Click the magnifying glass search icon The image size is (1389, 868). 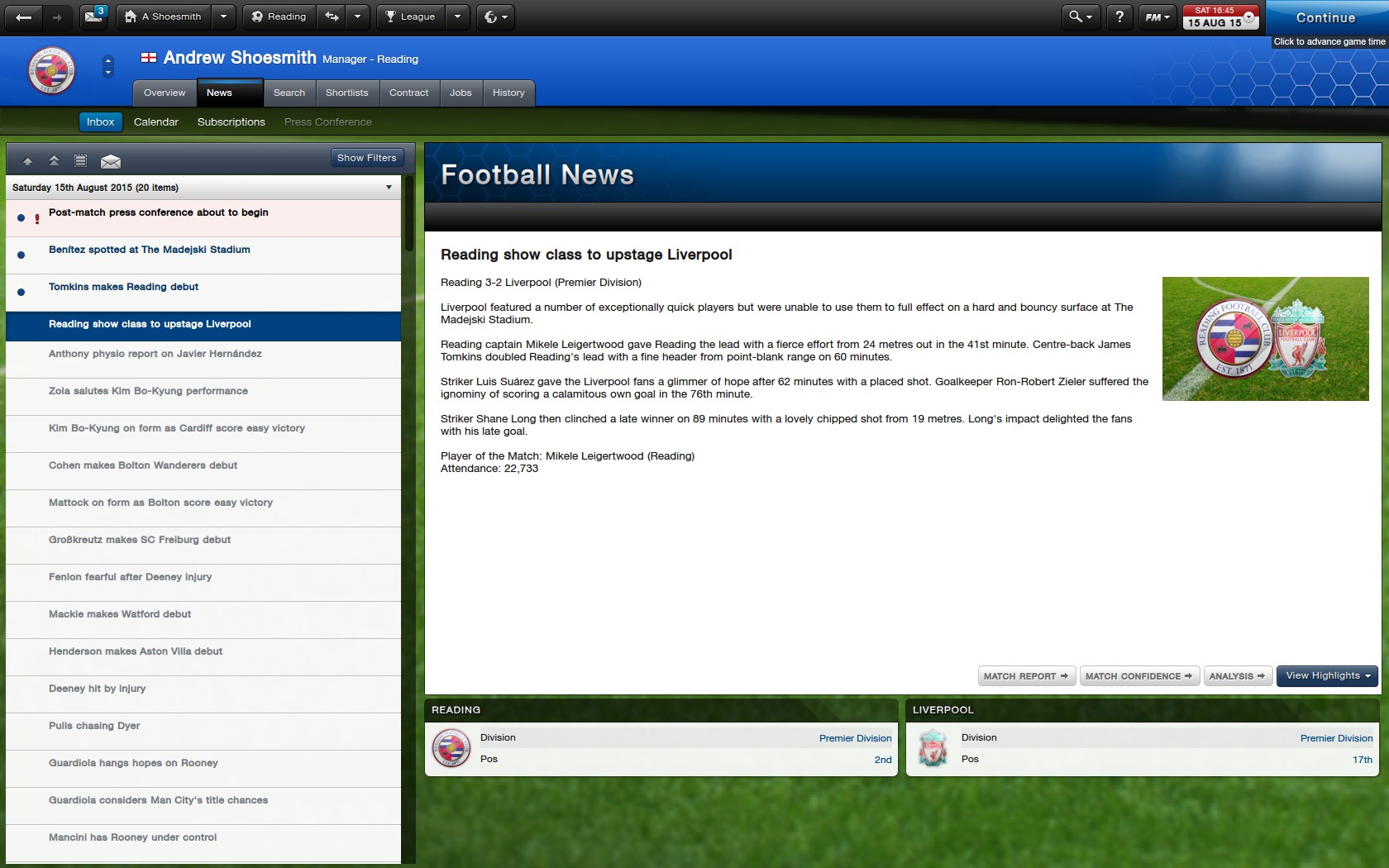[1075, 17]
